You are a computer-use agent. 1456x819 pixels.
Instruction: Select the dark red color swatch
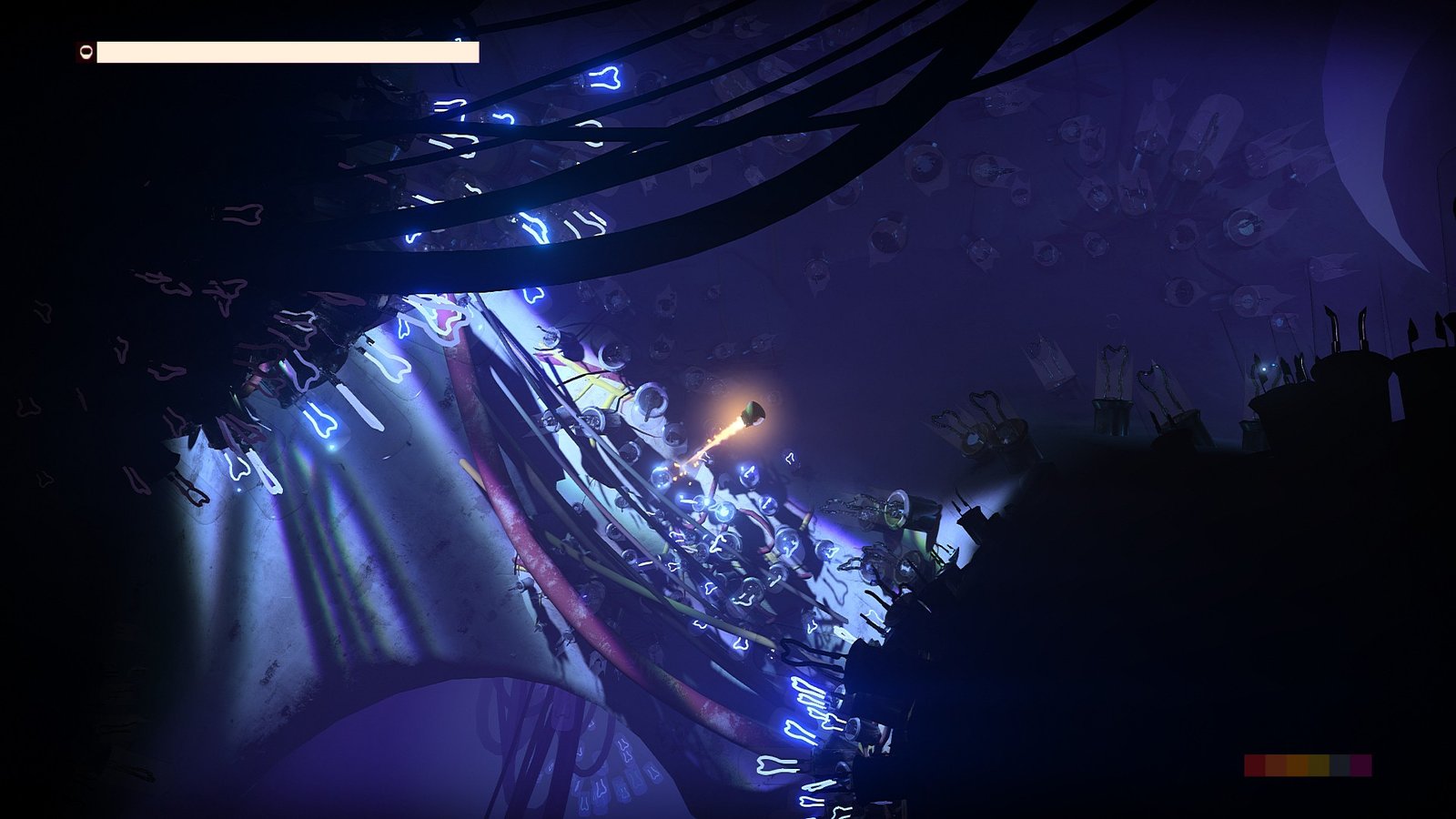coord(1255,765)
